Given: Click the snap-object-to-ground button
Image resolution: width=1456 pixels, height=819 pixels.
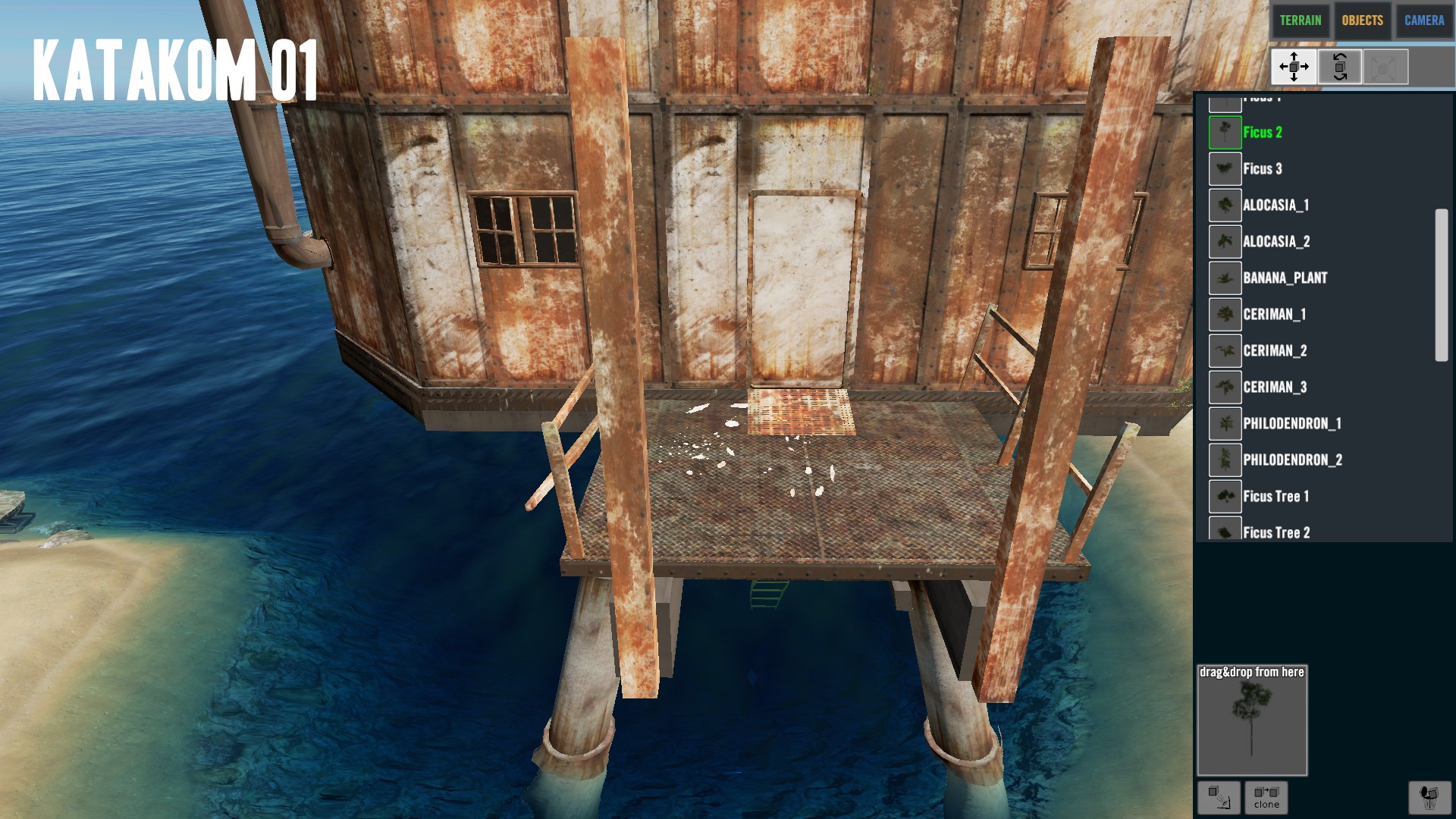Looking at the screenshot, I should pyautogui.click(x=1219, y=797).
